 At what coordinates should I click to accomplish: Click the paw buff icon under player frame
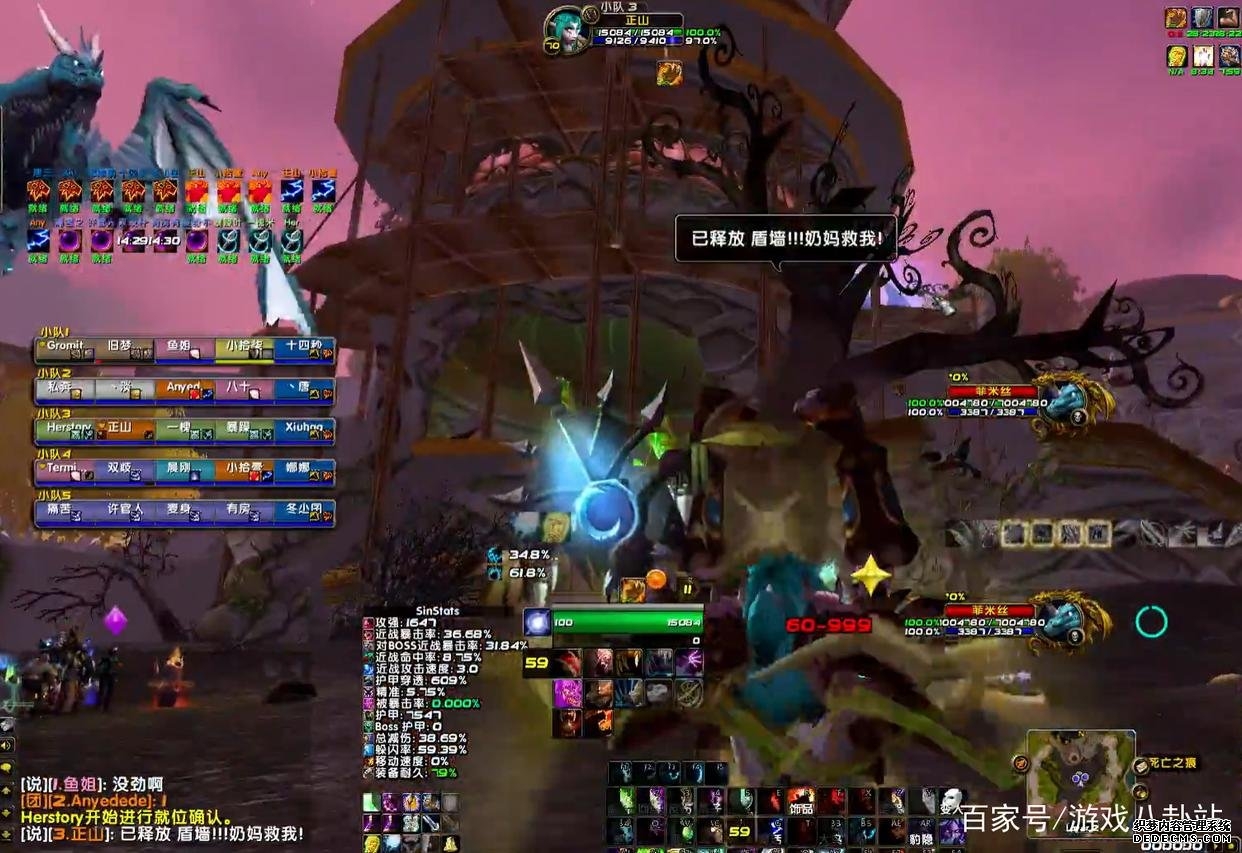(x=669, y=73)
